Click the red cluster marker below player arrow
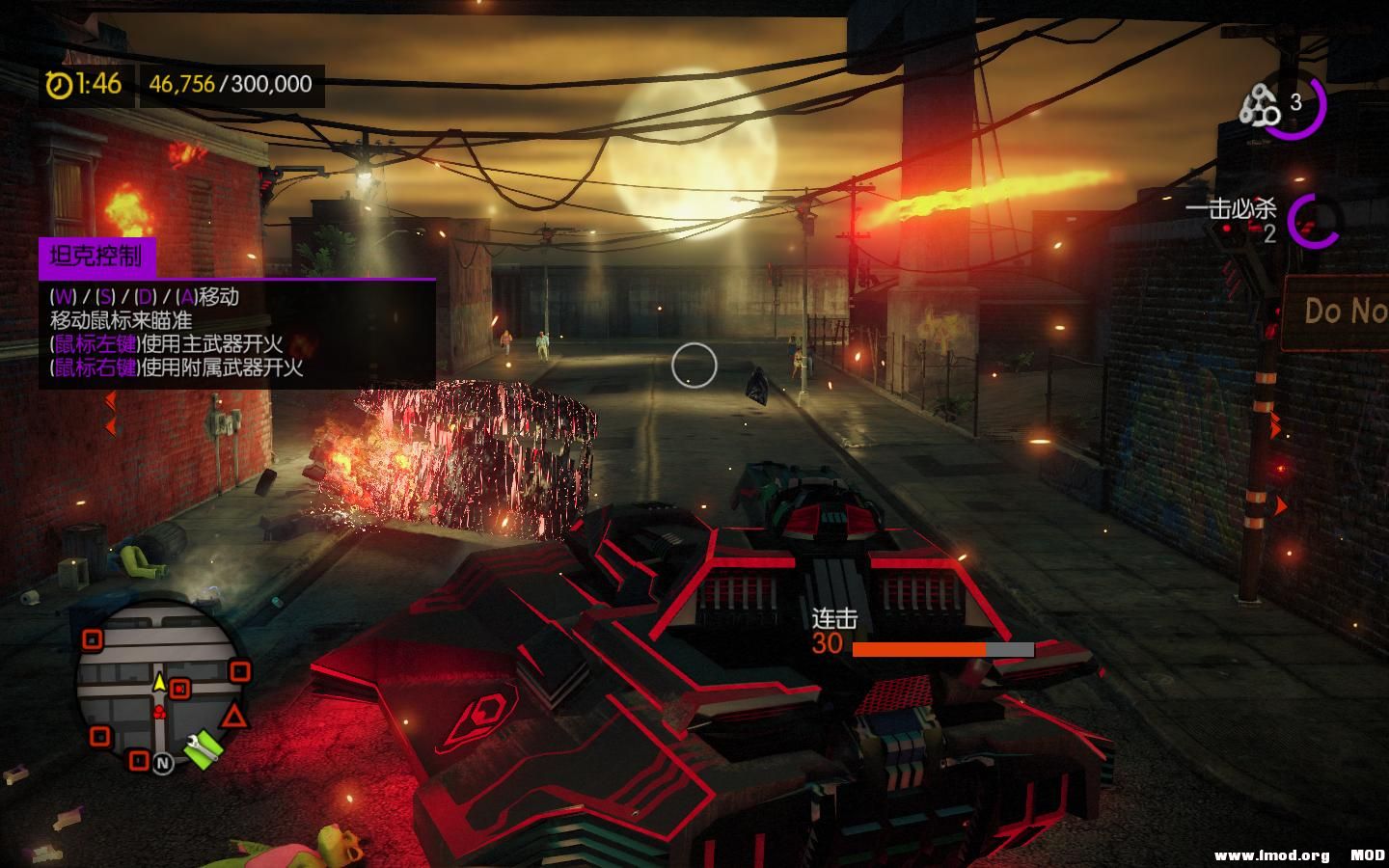The width and height of the screenshot is (1389, 868). tap(159, 712)
